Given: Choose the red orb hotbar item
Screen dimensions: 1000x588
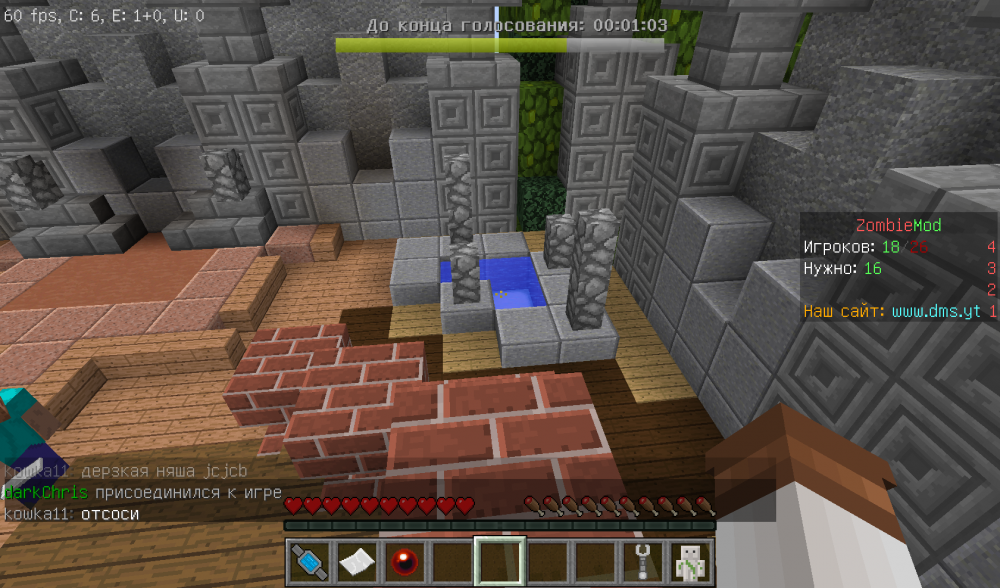Looking at the screenshot, I should [405, 562].
